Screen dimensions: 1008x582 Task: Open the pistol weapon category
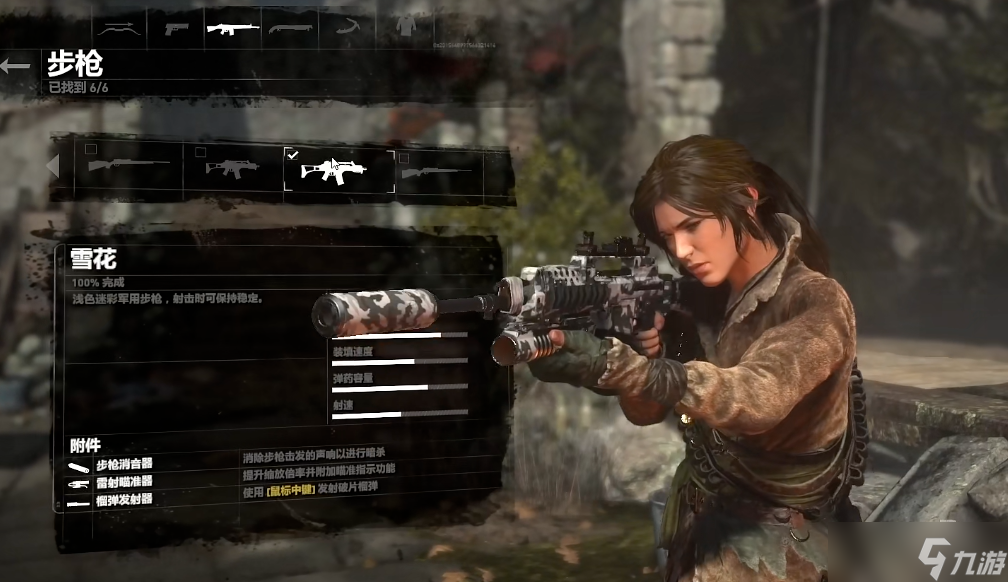tap(176, 28)
